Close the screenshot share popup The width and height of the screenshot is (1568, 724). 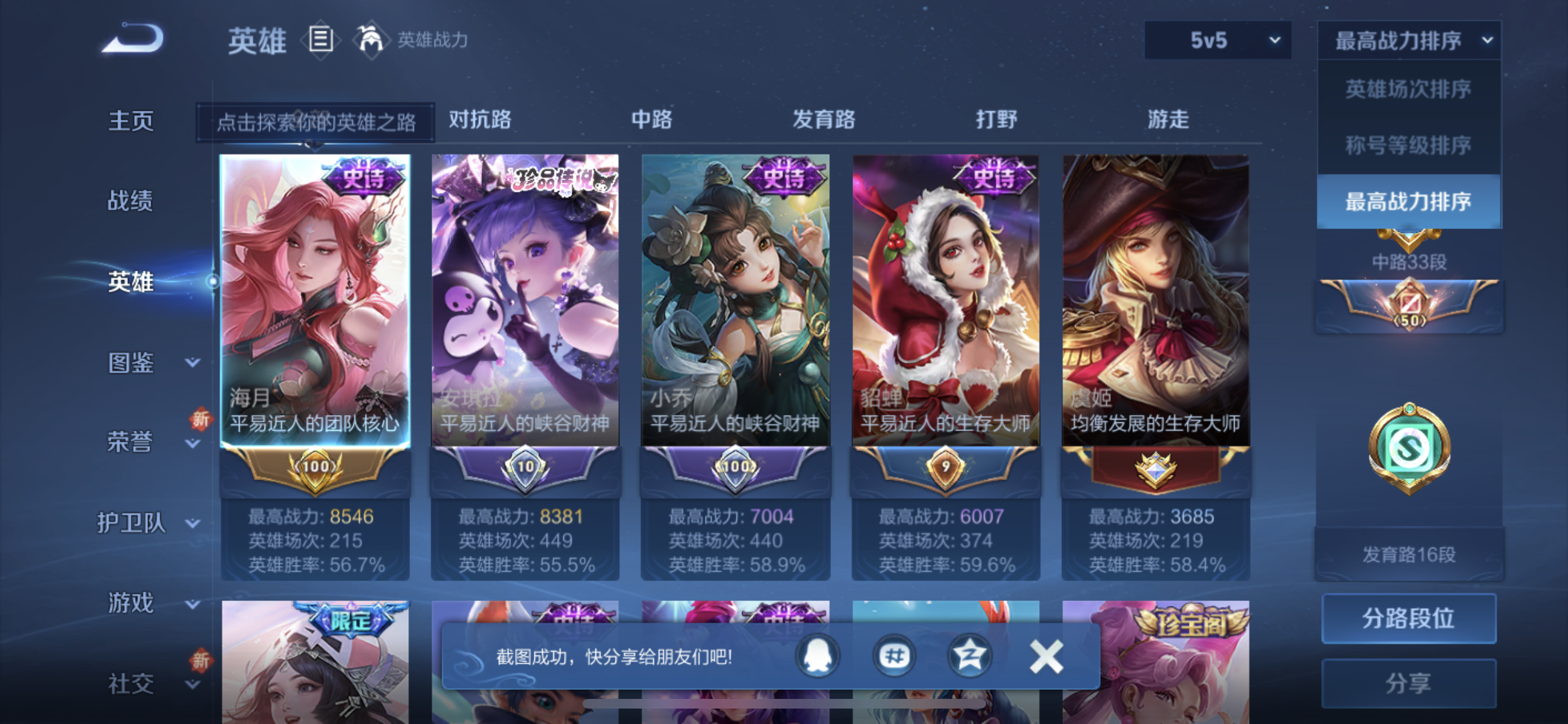coord(1046,656)
